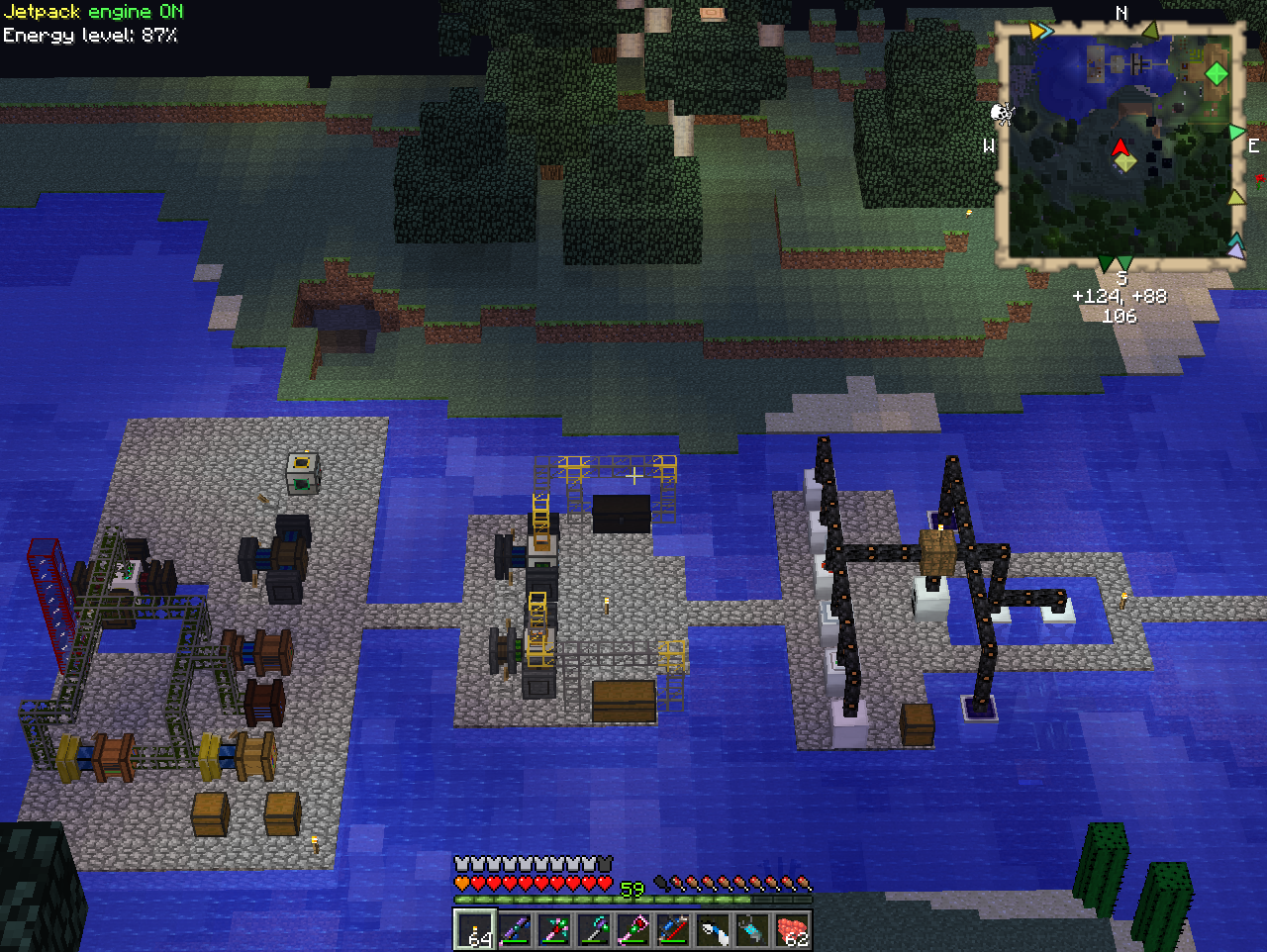Click the lavender arrow marker on minimap edge
1267x952 pixels.
1236,252
